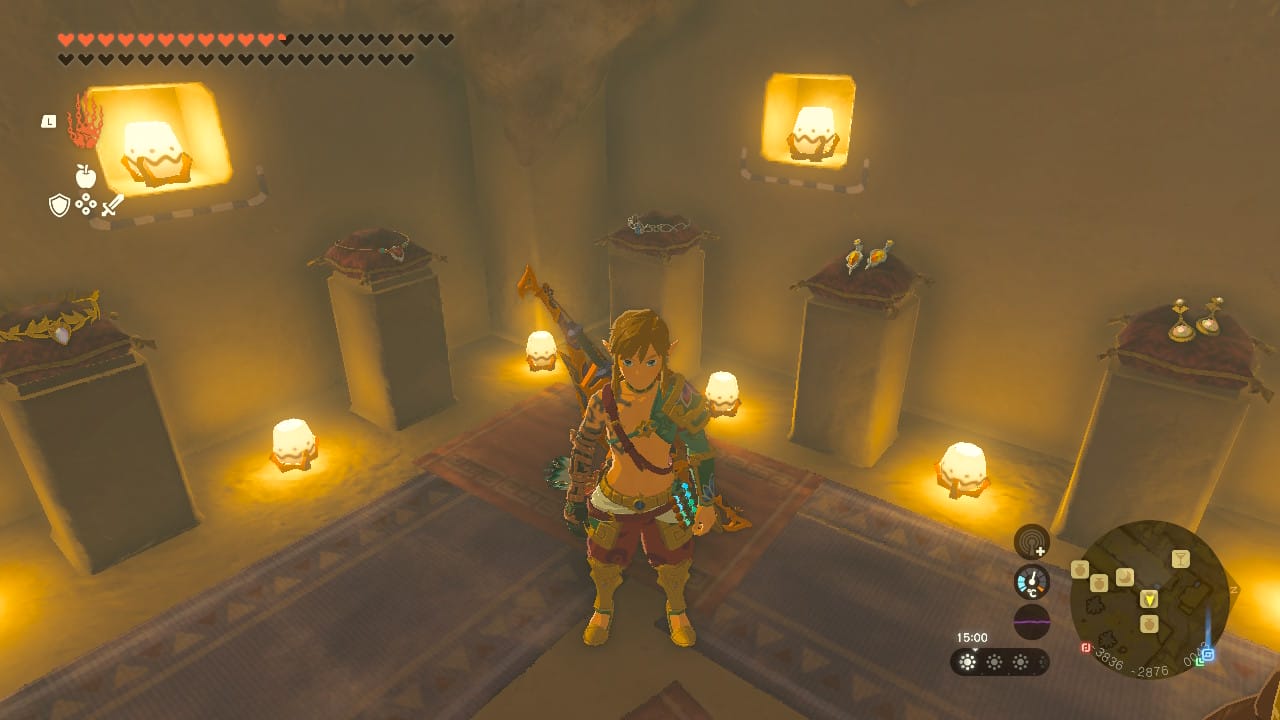
Task: Click the shield icon near the D-pad prompt
Action: point(59,202)
